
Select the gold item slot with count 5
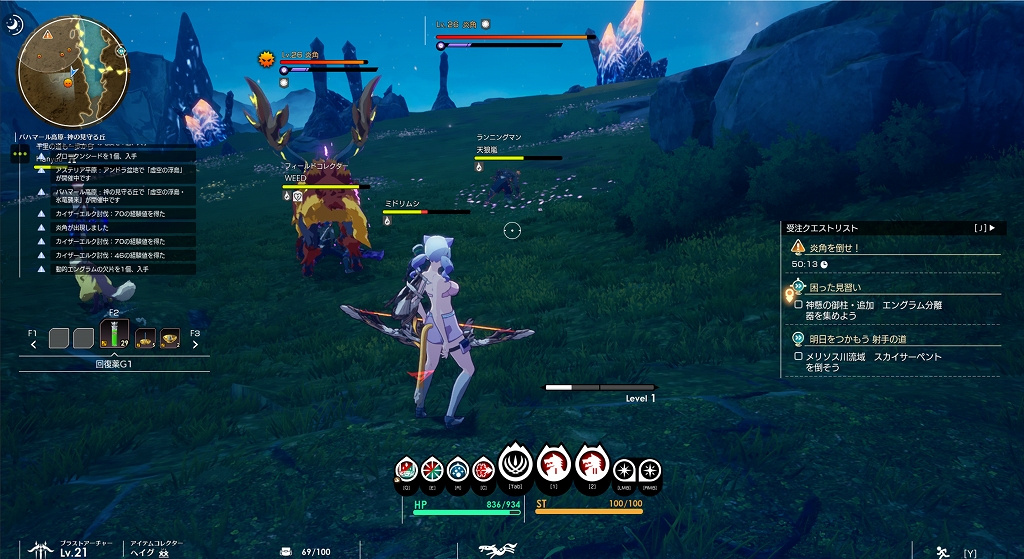[145, 338]
